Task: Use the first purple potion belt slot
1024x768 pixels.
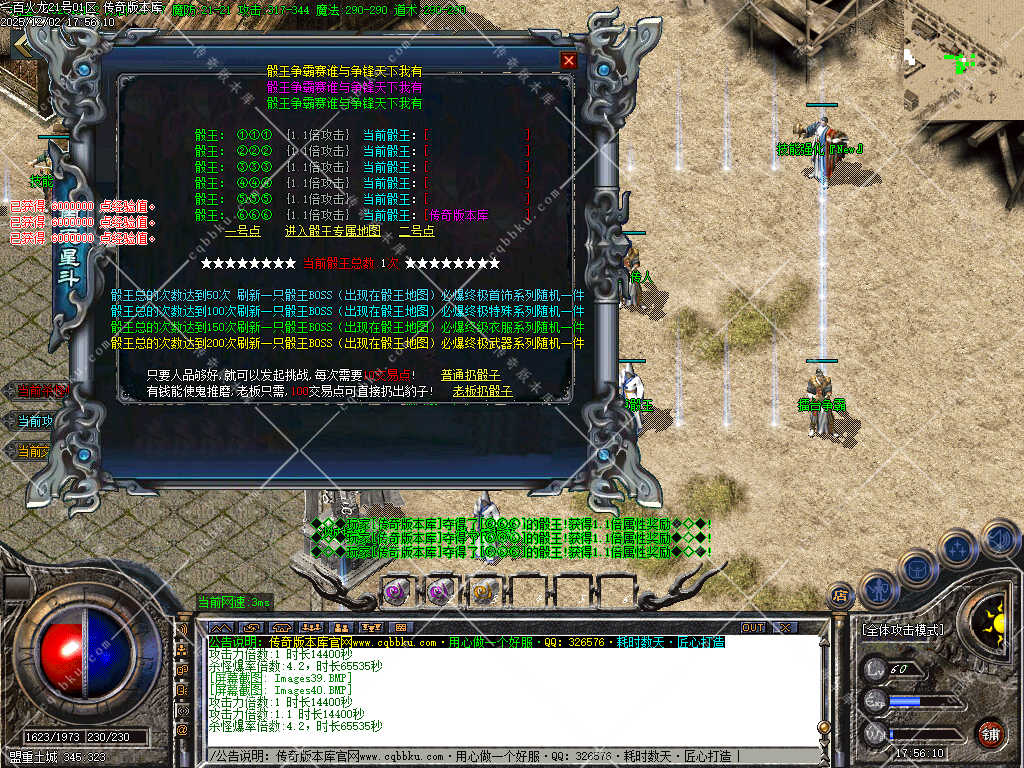Action: coord(397,591)
